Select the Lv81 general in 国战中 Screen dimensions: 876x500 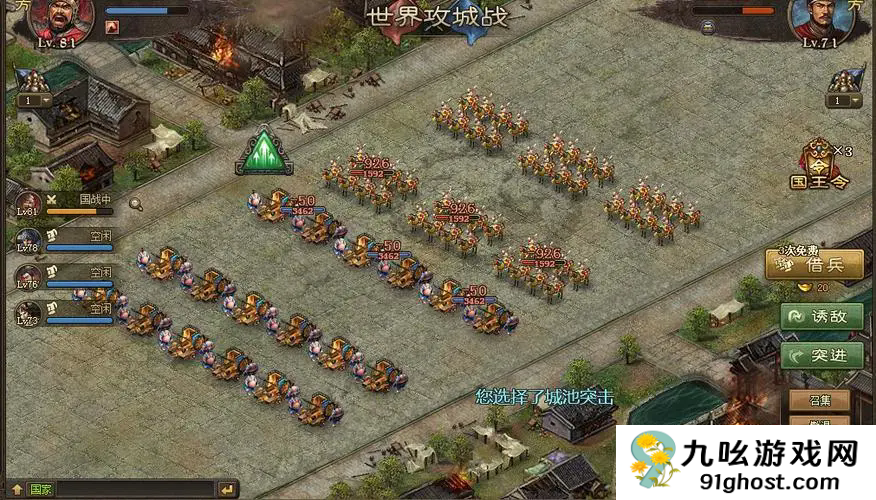coord(29,204)
